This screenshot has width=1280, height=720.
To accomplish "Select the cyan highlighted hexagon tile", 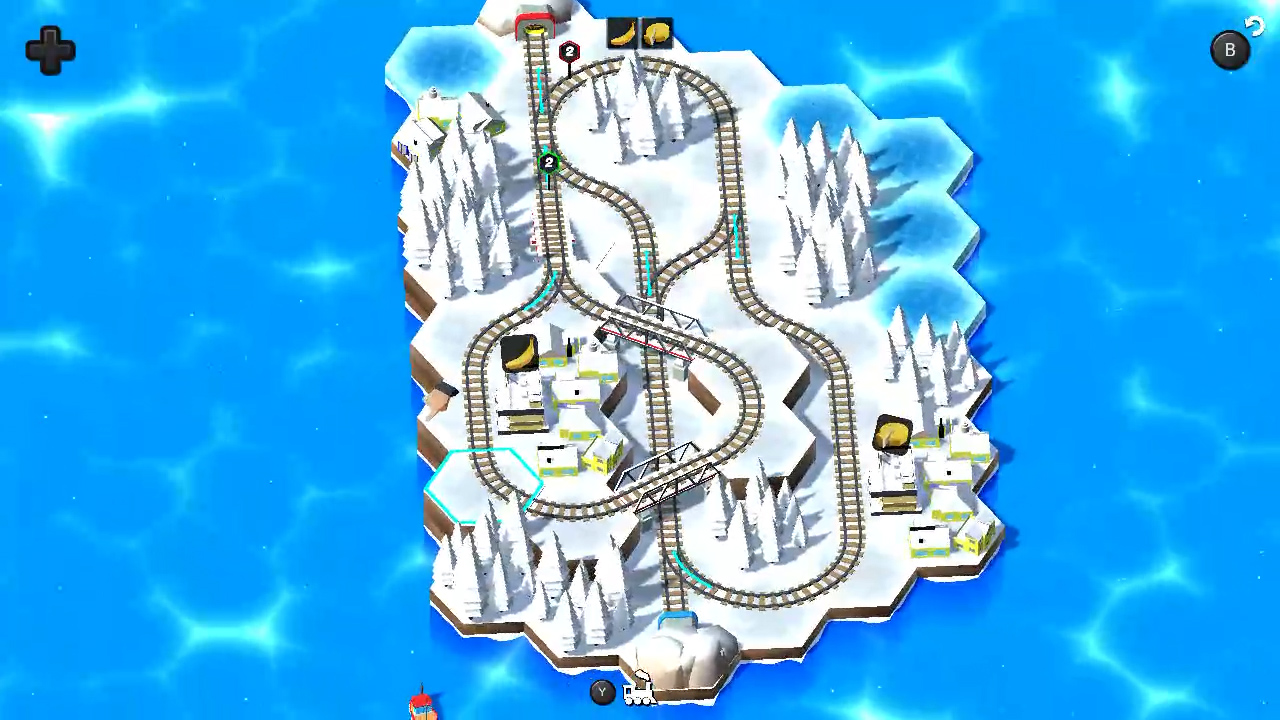I will [487, 483].
